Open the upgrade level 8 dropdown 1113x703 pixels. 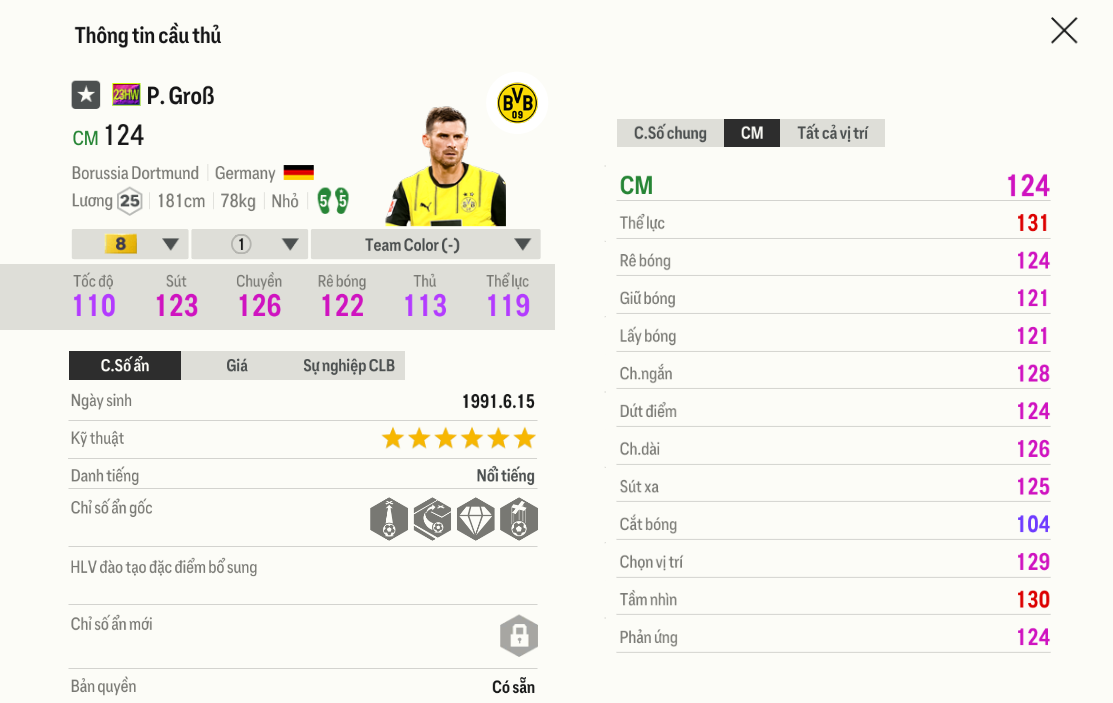(x=130, y=244)
